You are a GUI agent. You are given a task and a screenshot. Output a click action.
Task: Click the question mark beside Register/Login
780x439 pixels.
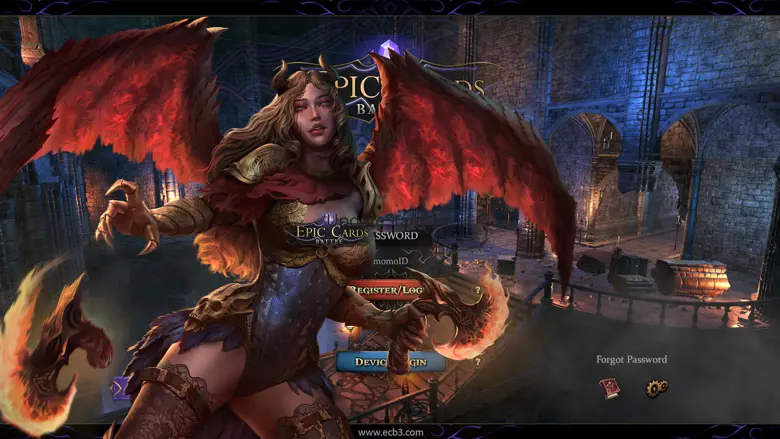tap(477, 291)
